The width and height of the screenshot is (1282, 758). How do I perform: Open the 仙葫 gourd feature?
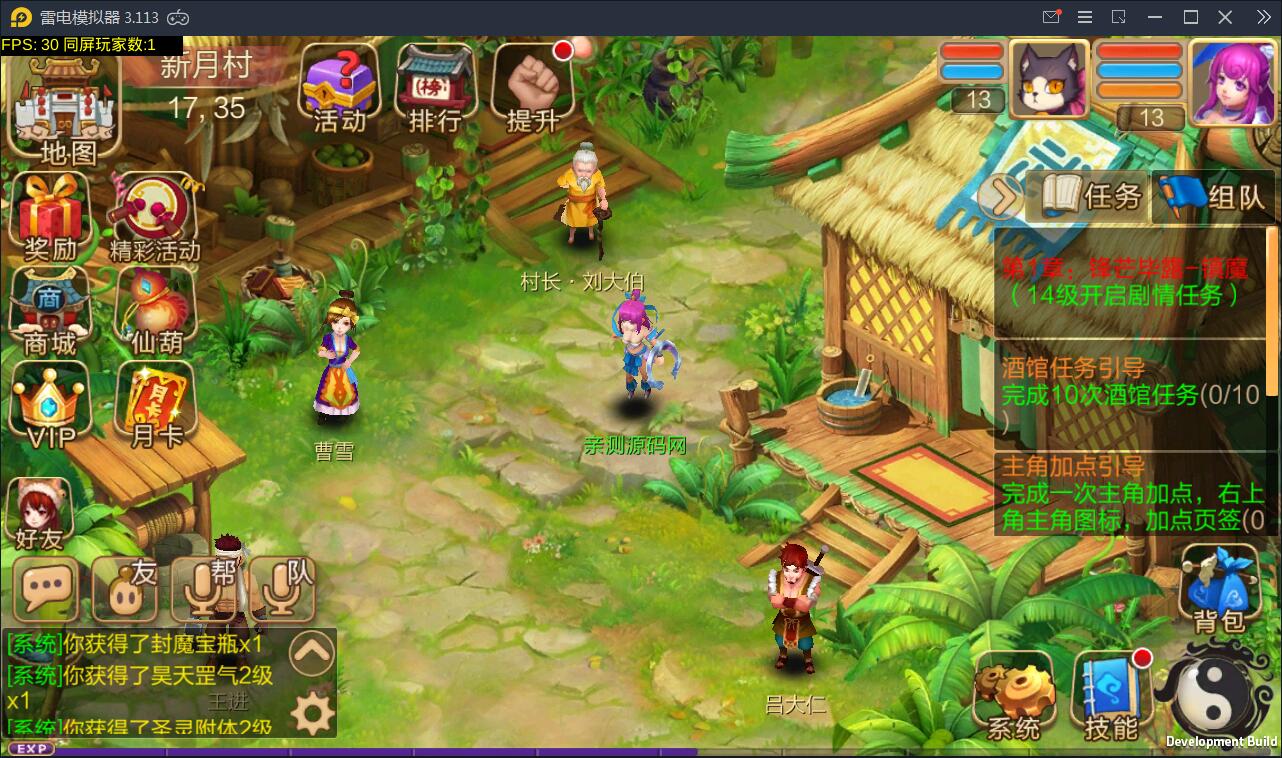(156, 312)
